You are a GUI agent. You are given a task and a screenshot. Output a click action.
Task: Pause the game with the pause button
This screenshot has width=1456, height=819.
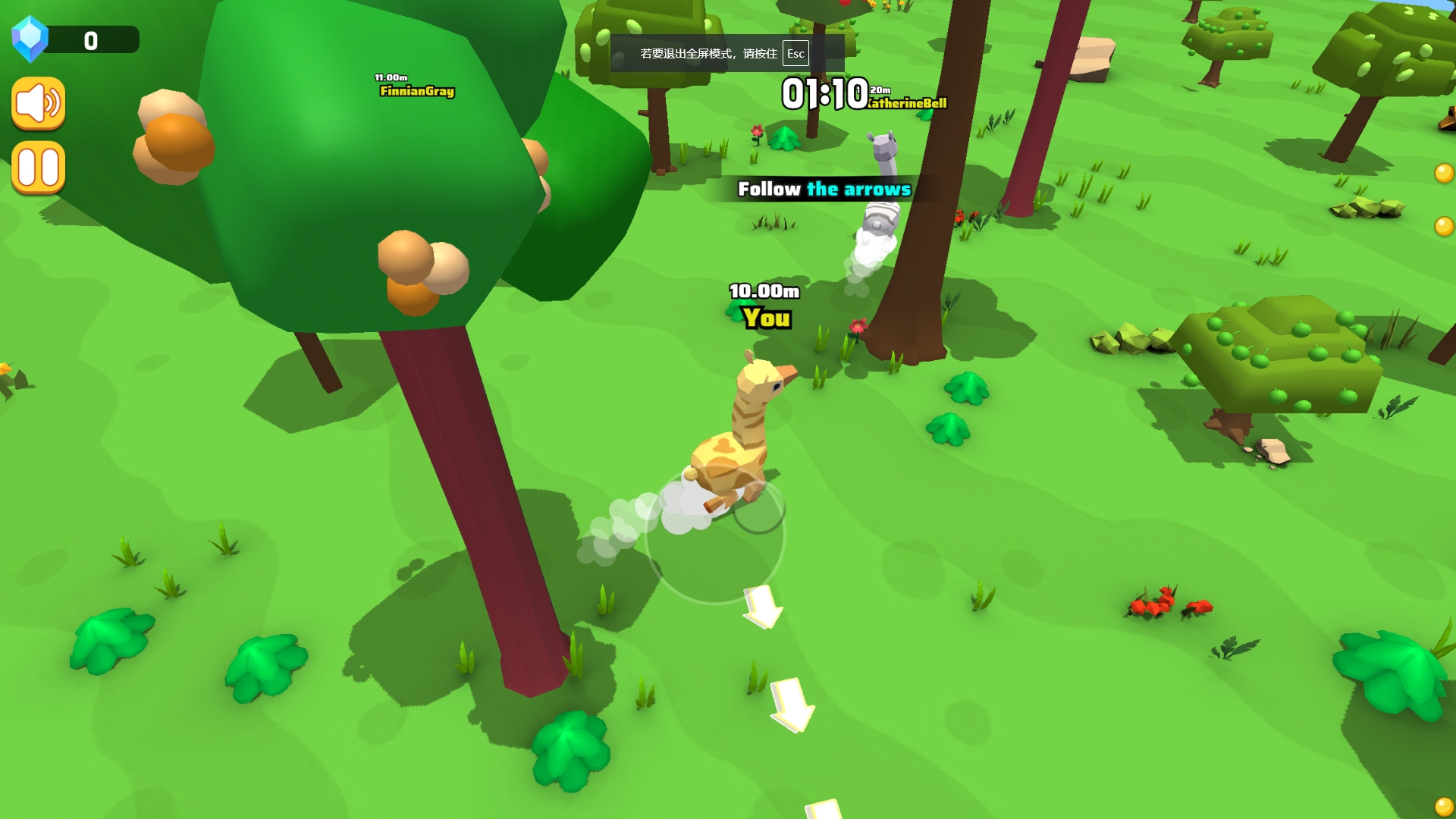click(39, 168)
